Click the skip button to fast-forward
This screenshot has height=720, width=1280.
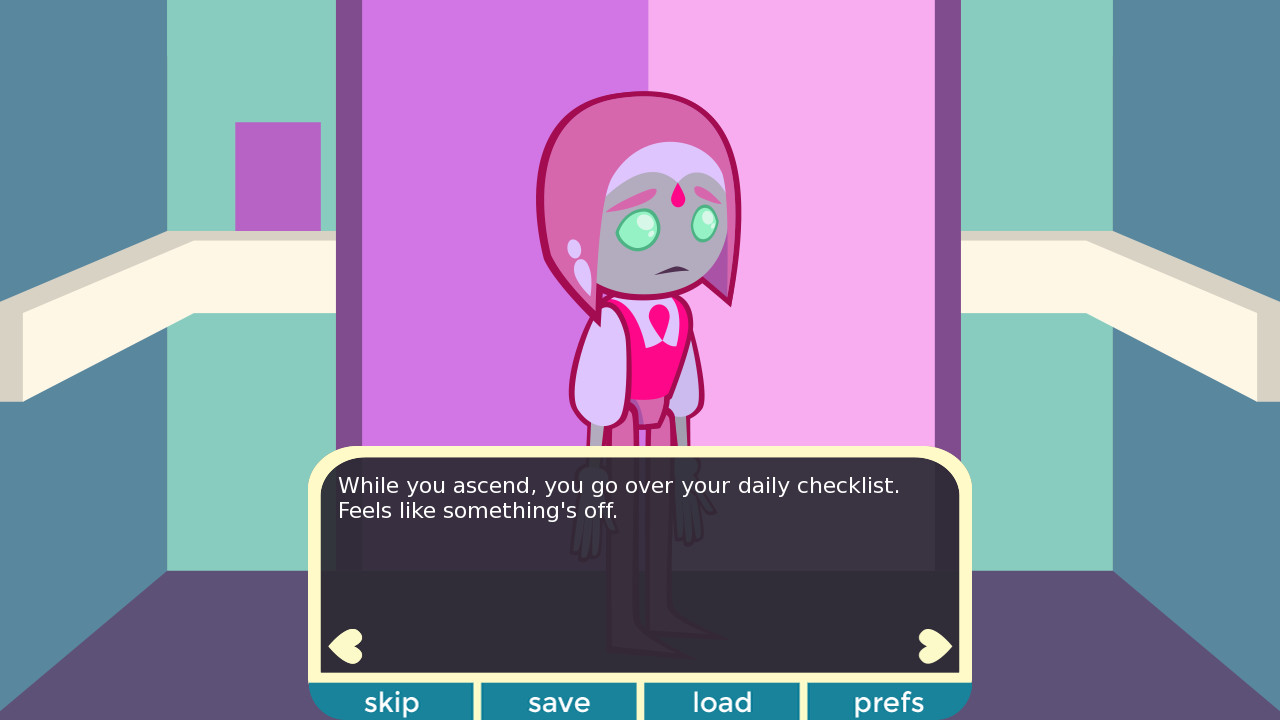pos(392,702)
